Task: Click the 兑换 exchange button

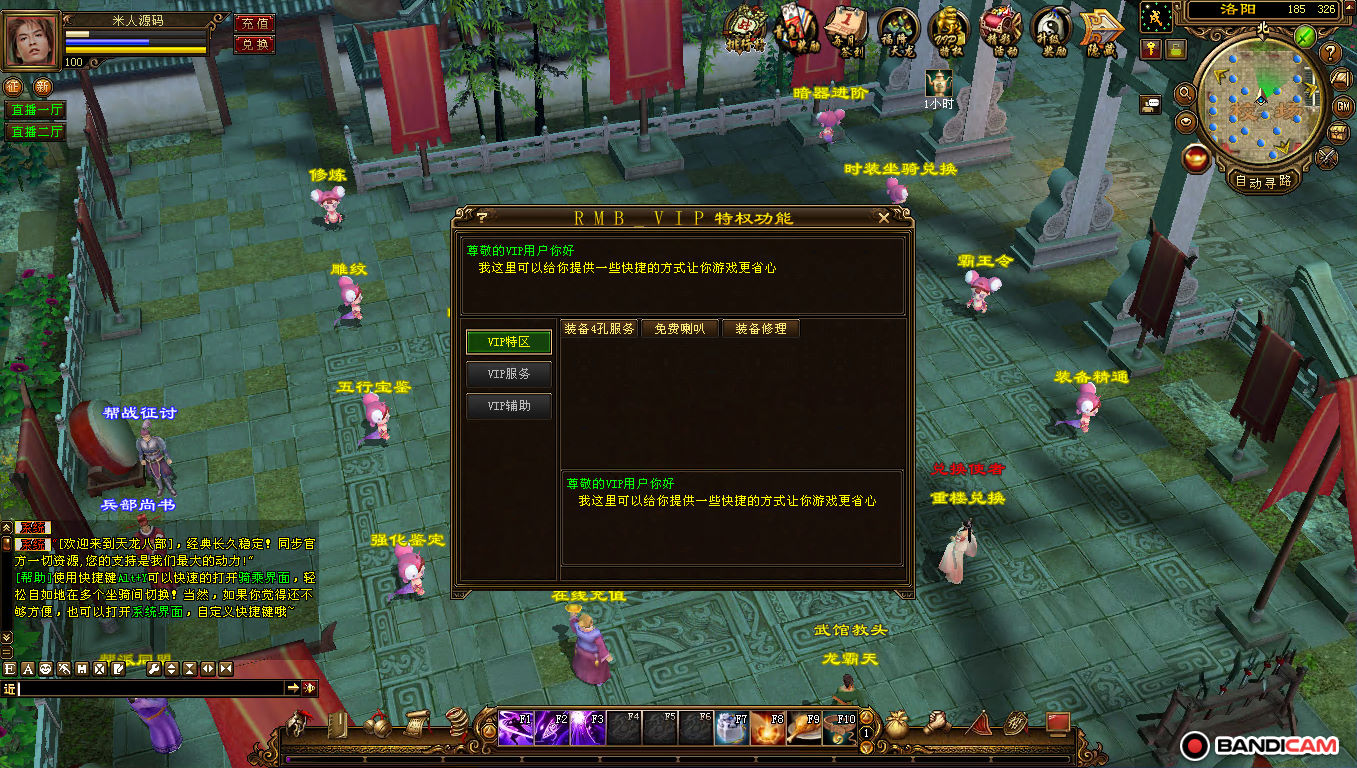Action: [254, 44]
